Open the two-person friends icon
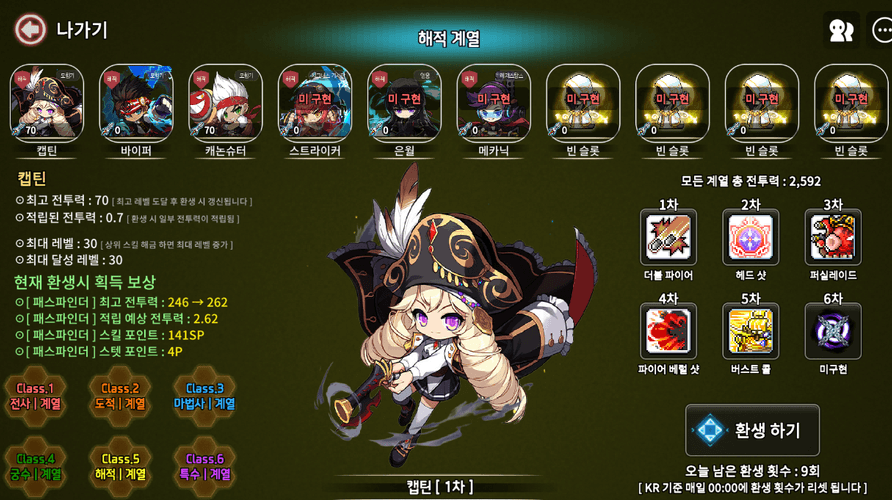The image size is (892, 500). (841, 31)
